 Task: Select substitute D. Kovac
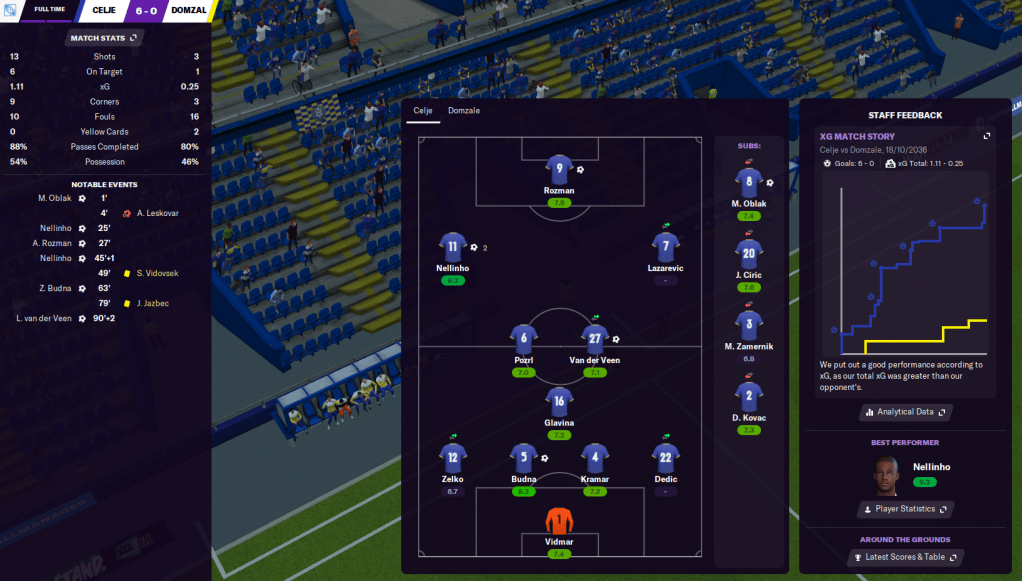click(749, 396)
